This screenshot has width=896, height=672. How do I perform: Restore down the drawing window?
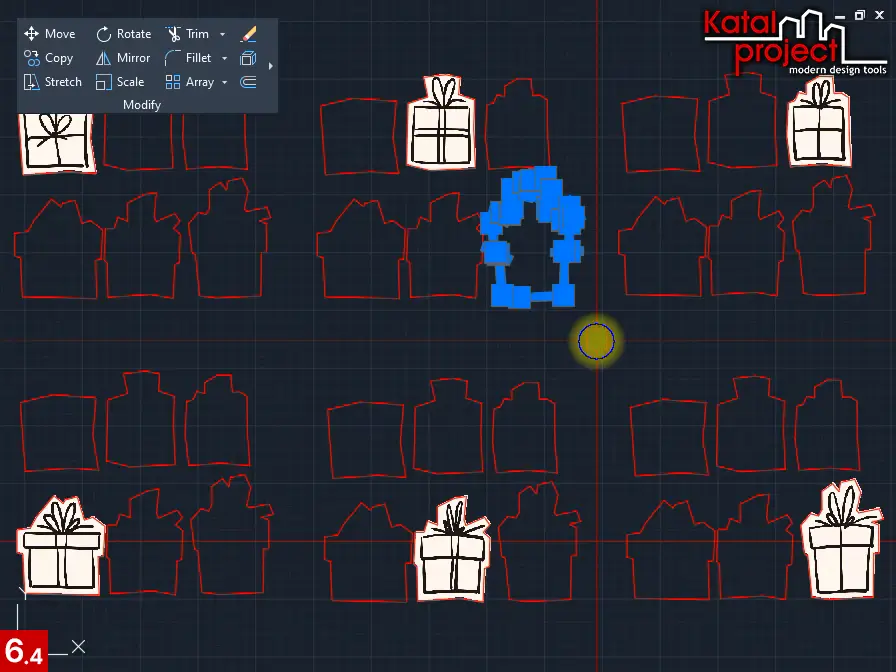tap(860, 16)
